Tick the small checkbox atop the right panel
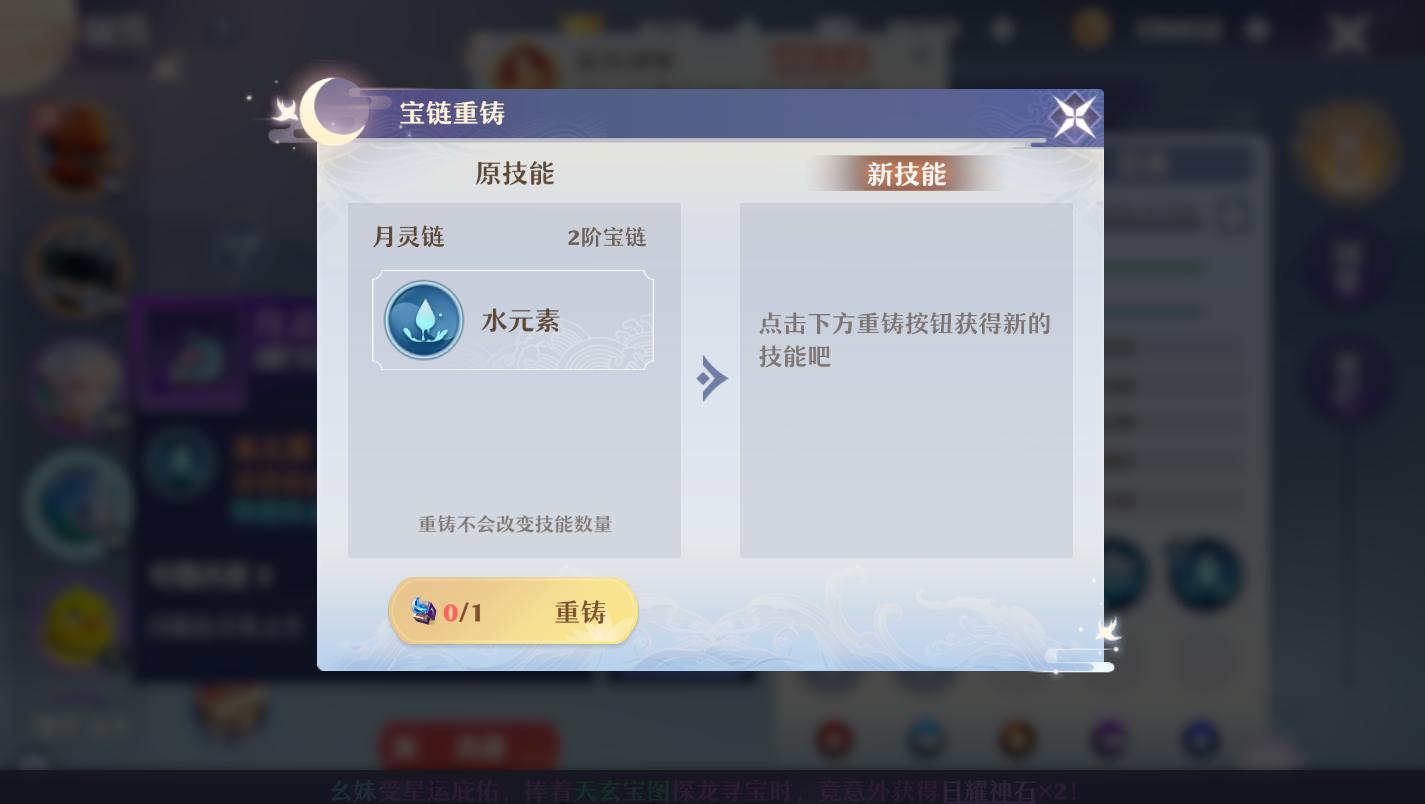This screenshot has height=804, width=1425. pos(1233,217)
